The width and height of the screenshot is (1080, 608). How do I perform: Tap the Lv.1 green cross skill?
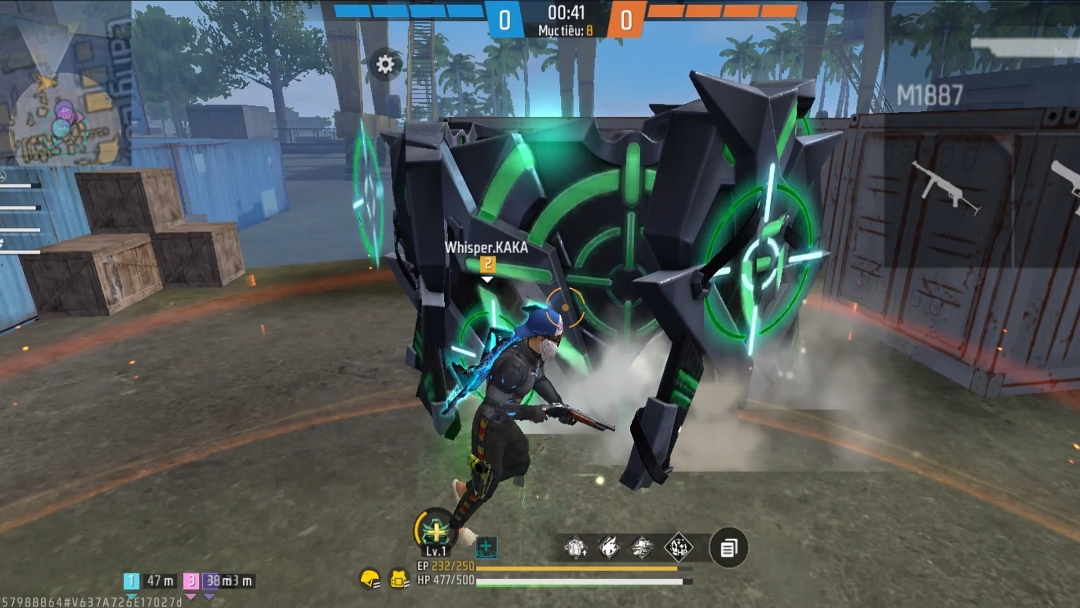click(435, 529)
